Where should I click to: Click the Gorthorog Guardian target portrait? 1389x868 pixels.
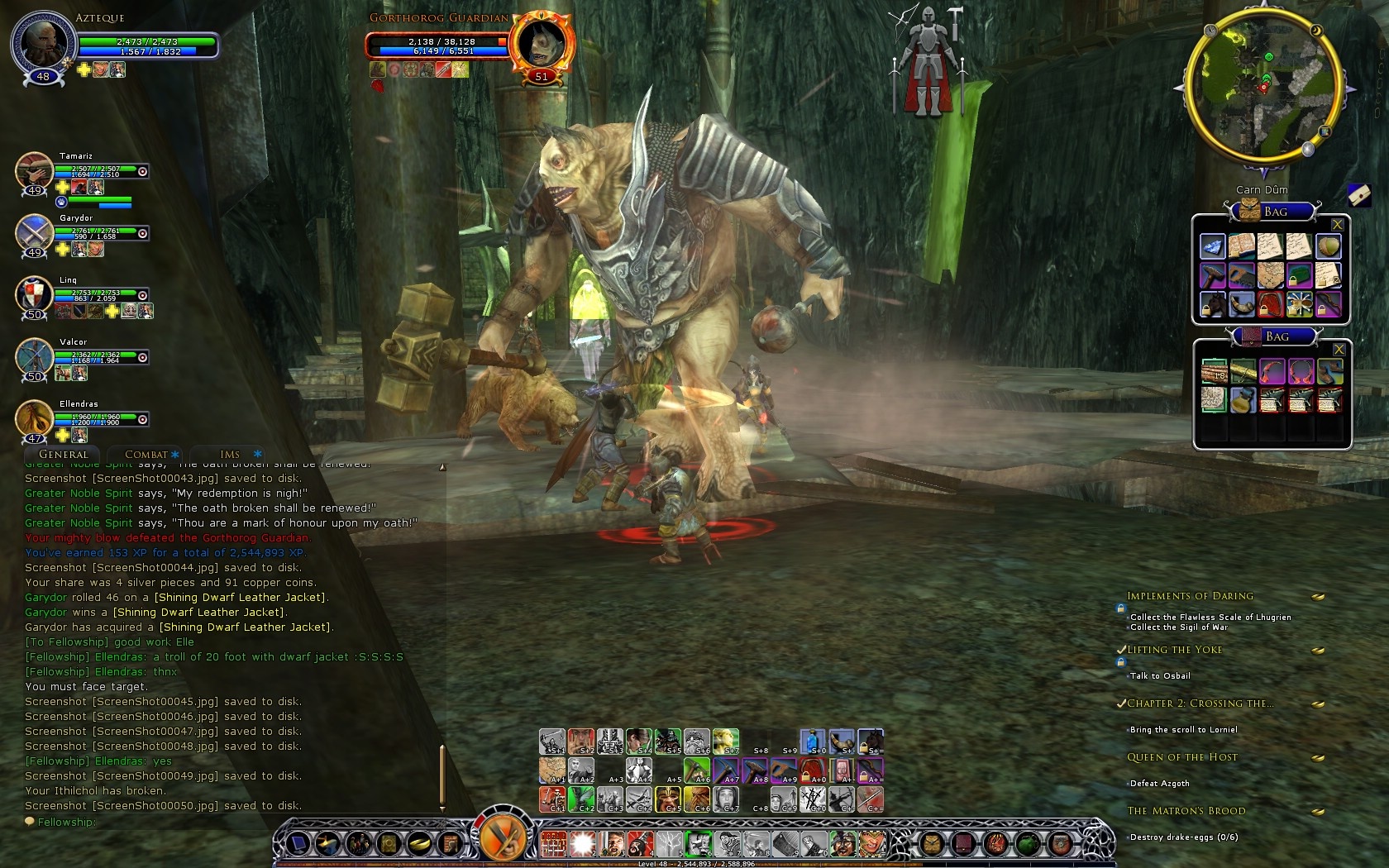coord(542,44)
